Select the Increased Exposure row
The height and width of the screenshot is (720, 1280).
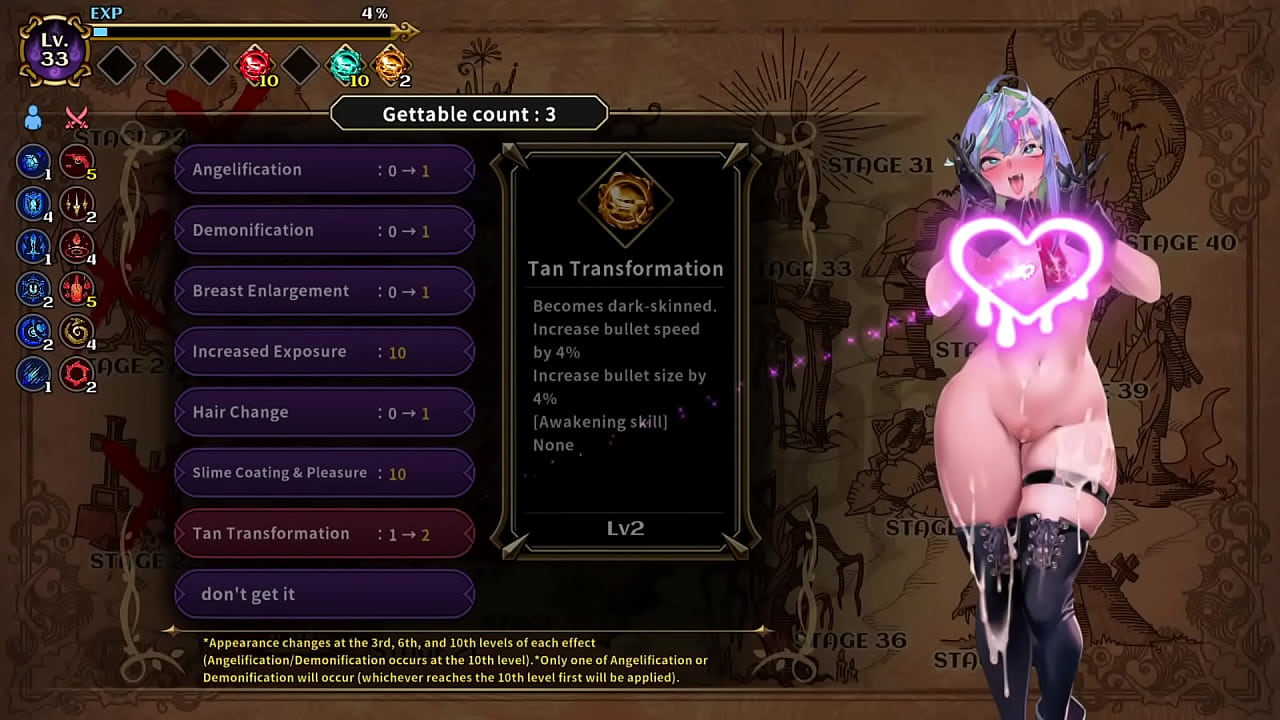[x=324, y=352]
